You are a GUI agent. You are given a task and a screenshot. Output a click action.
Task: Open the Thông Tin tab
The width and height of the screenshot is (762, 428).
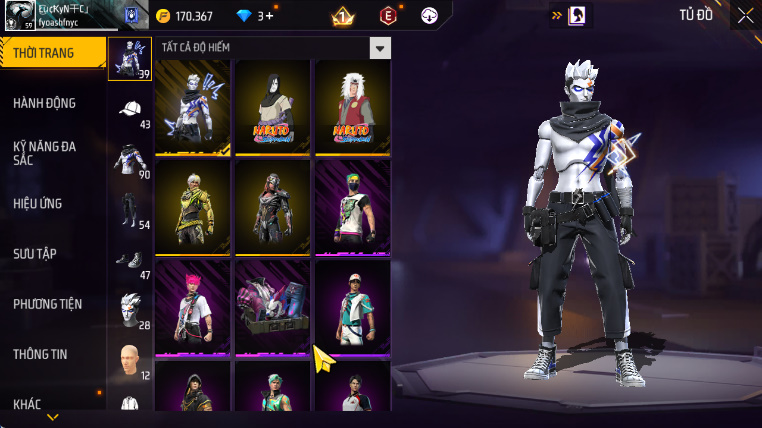tap(40, 354)
